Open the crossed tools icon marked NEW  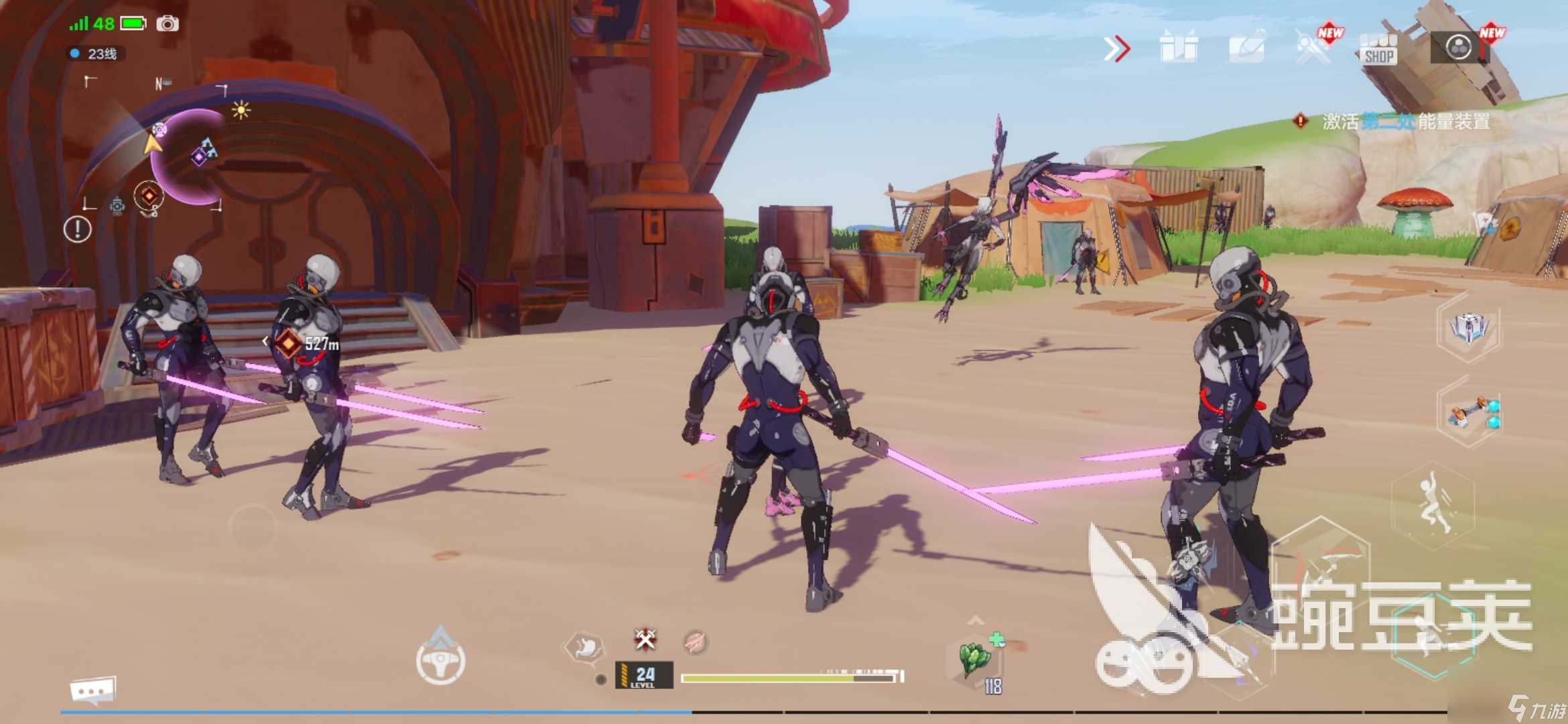point(1312,48)
